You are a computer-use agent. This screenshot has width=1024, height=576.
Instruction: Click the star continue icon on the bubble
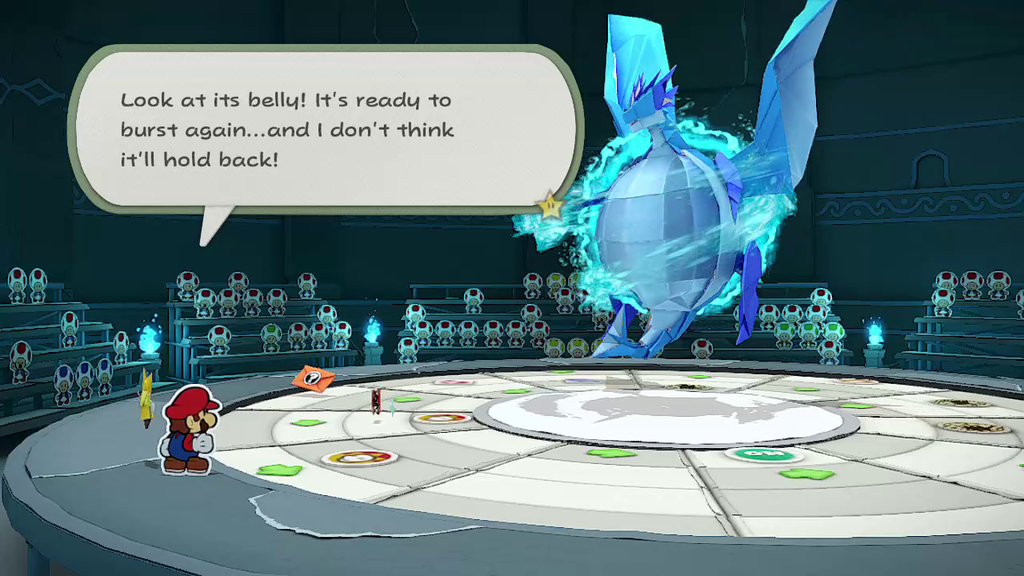[549, 206]
